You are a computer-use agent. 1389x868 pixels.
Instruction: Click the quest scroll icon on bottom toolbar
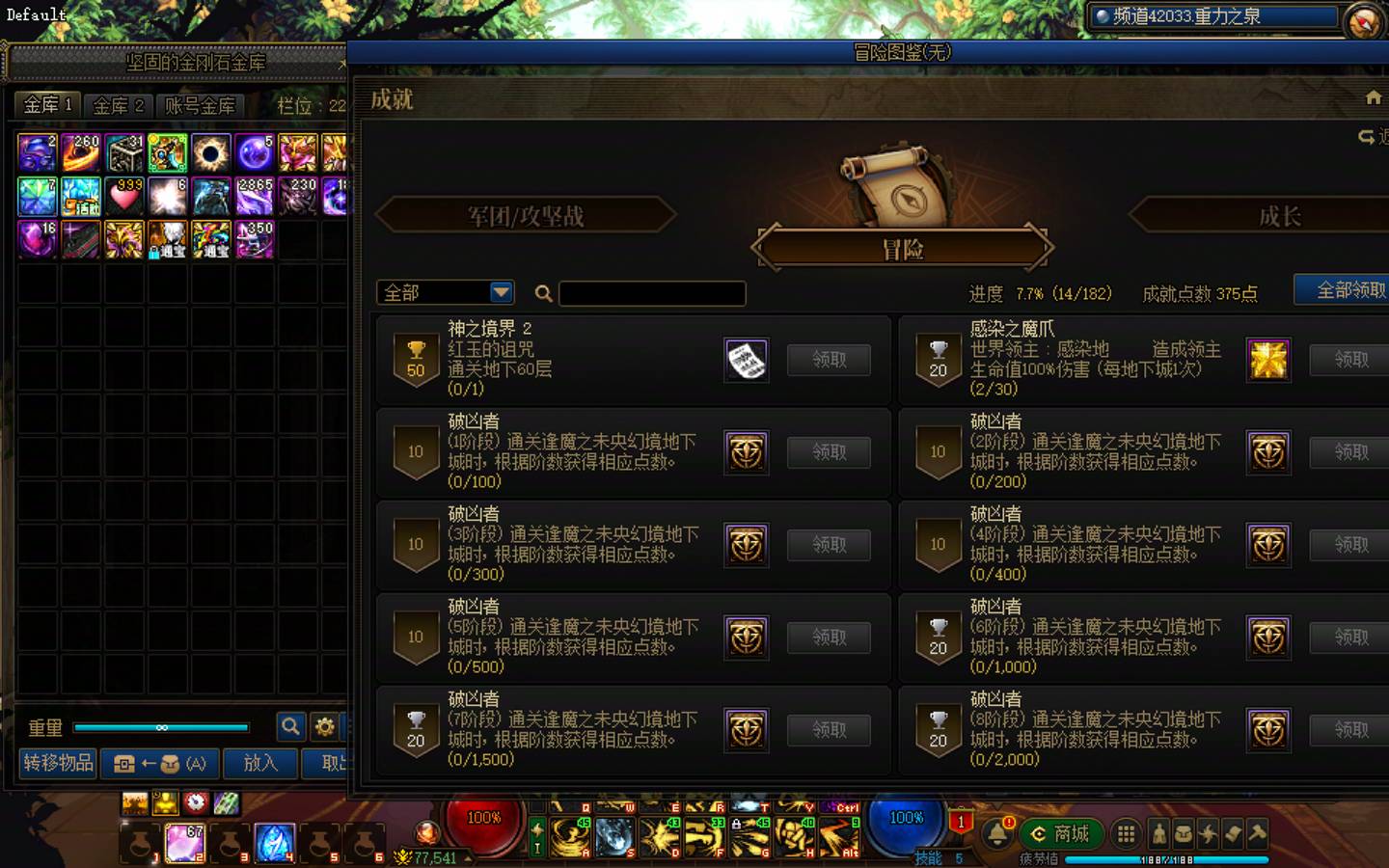(x=1233, y=834)
